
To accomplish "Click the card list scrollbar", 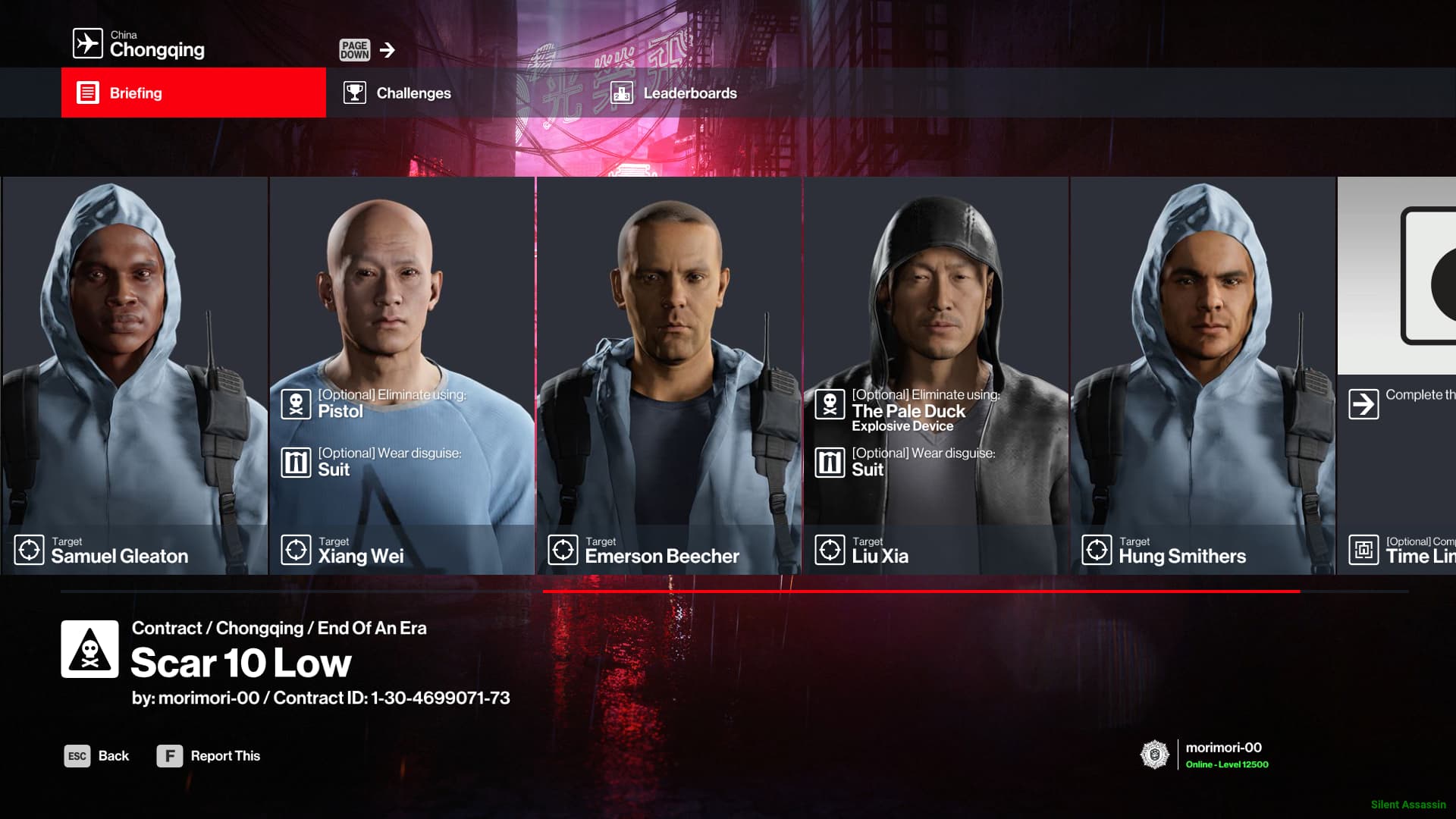I will [921, 591].
